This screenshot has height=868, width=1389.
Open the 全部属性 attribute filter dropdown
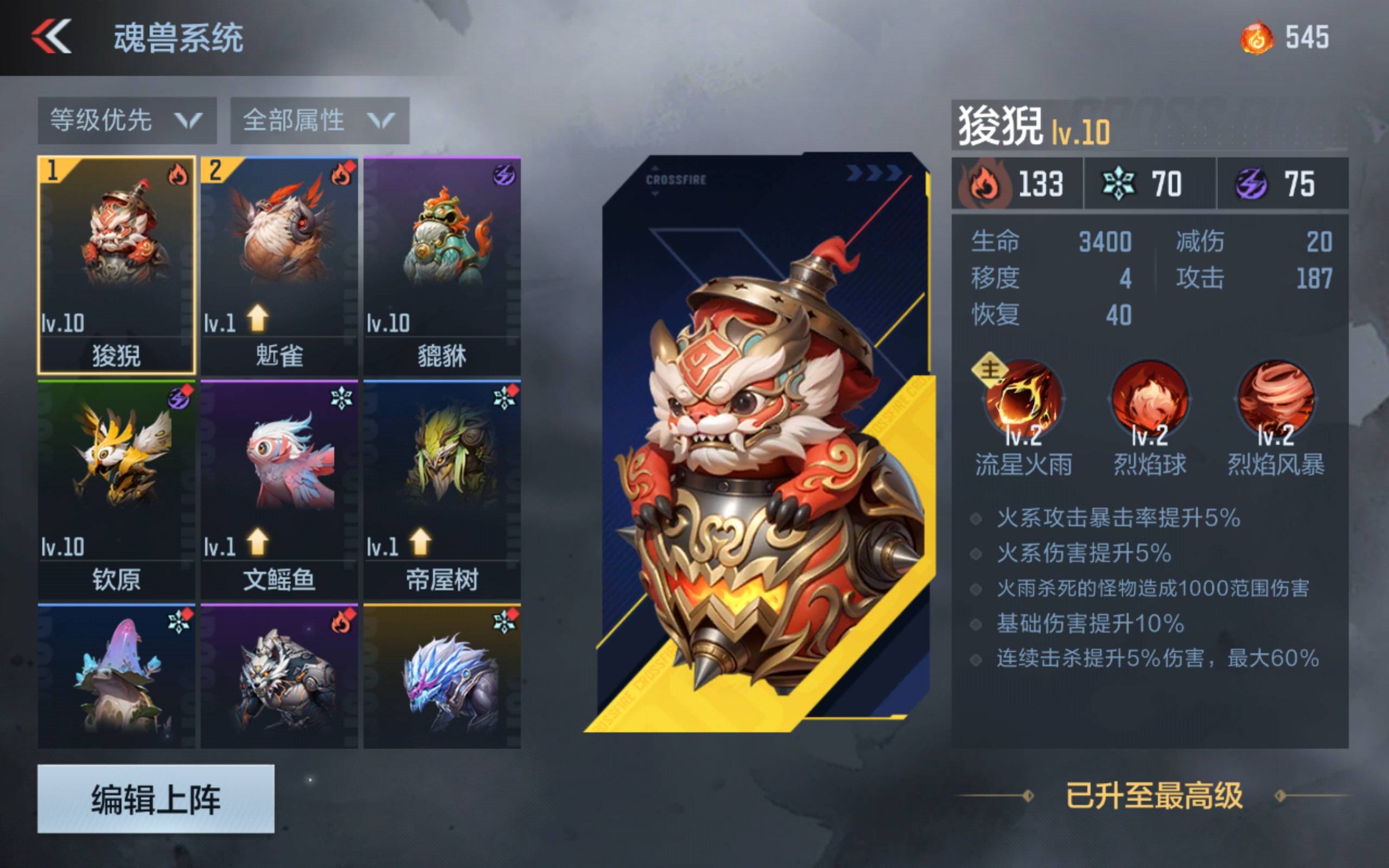tap(320, 120)
